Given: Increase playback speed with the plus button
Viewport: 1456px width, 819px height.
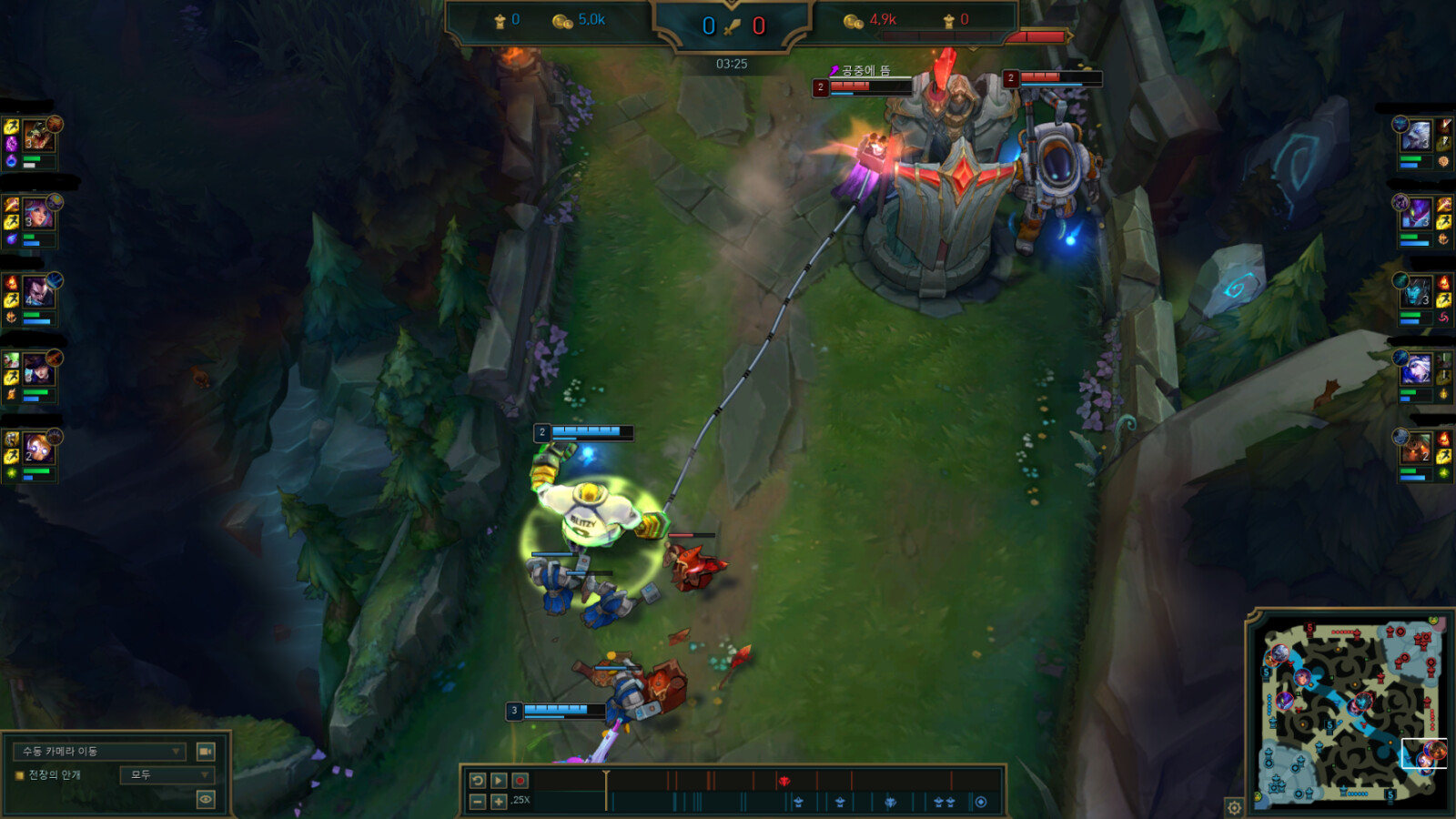Looking at the screenshot, I should (499, 802).
